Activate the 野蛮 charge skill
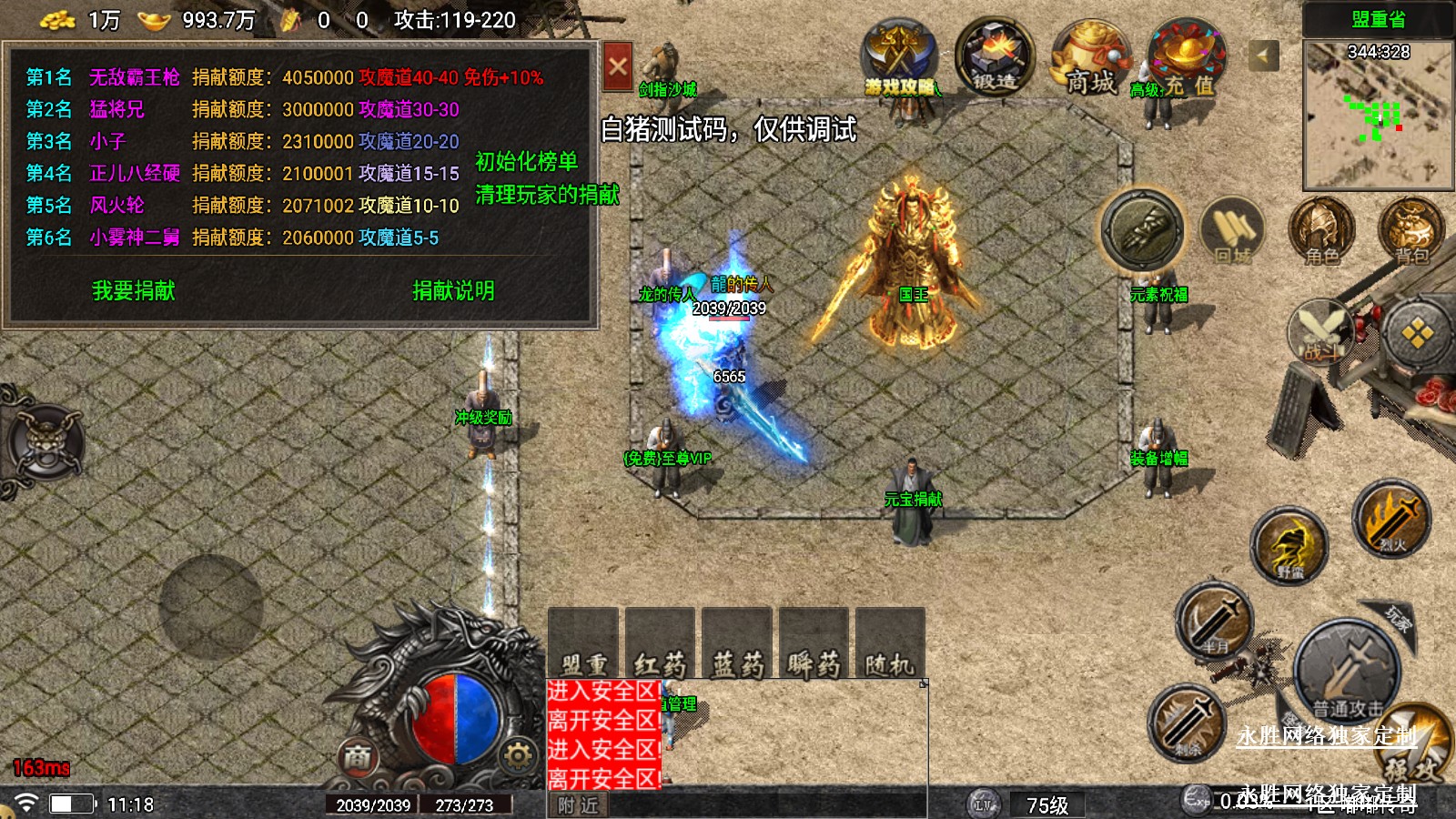 coord(1289,546)
